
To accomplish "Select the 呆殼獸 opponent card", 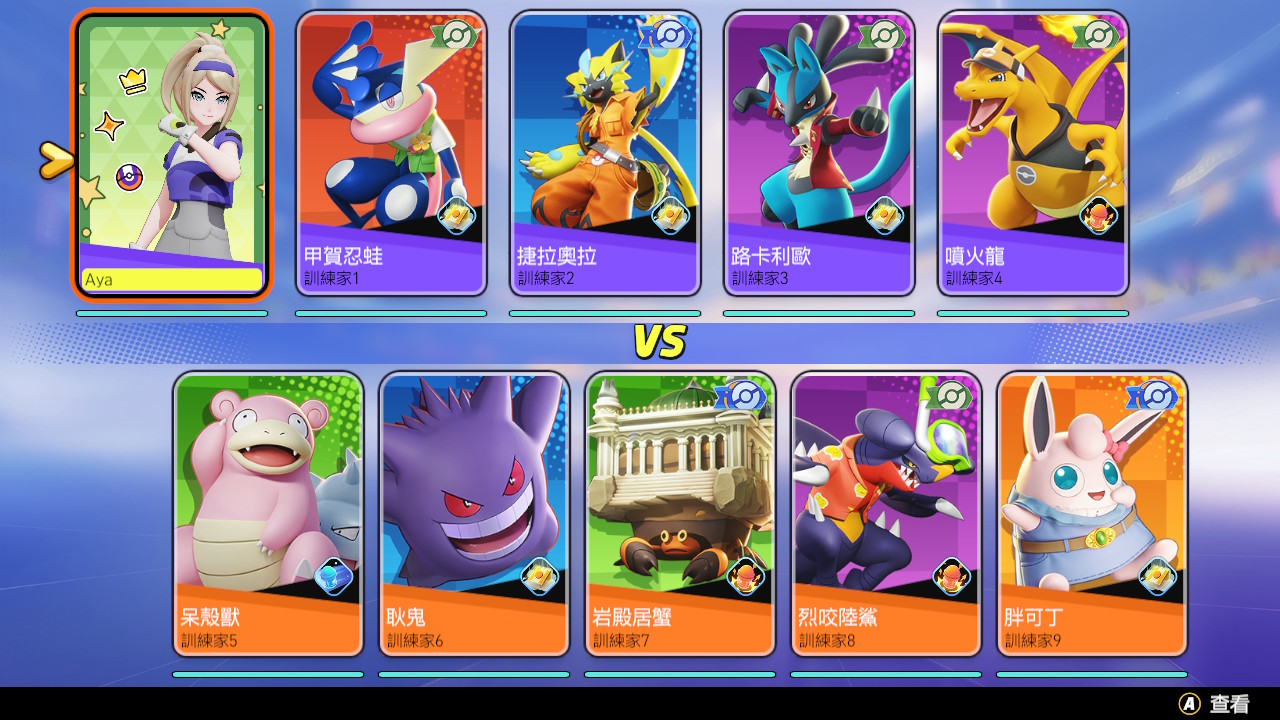I will click(268, 514).
